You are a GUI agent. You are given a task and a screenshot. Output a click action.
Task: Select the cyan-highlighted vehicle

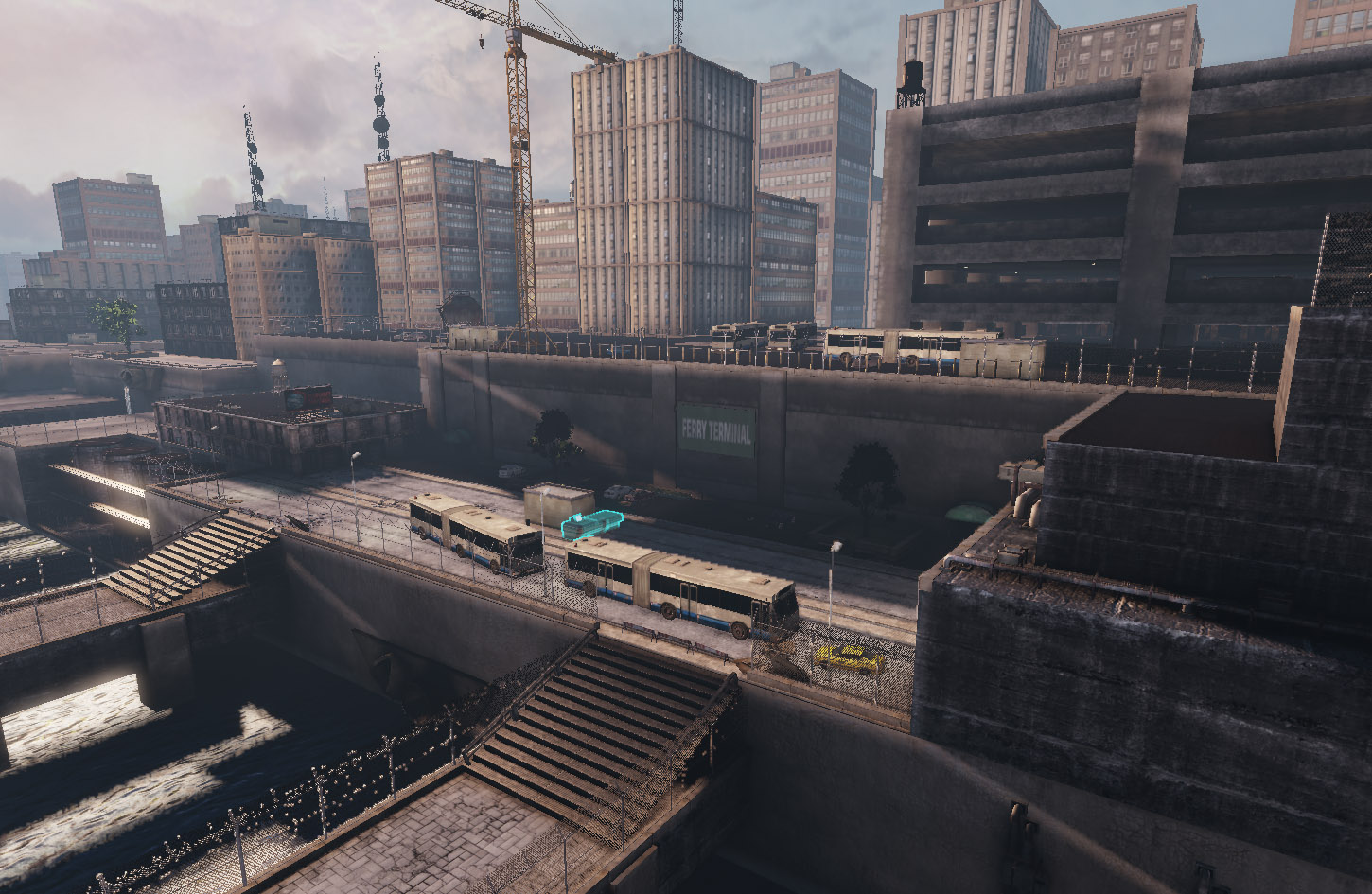coord(590,524)
